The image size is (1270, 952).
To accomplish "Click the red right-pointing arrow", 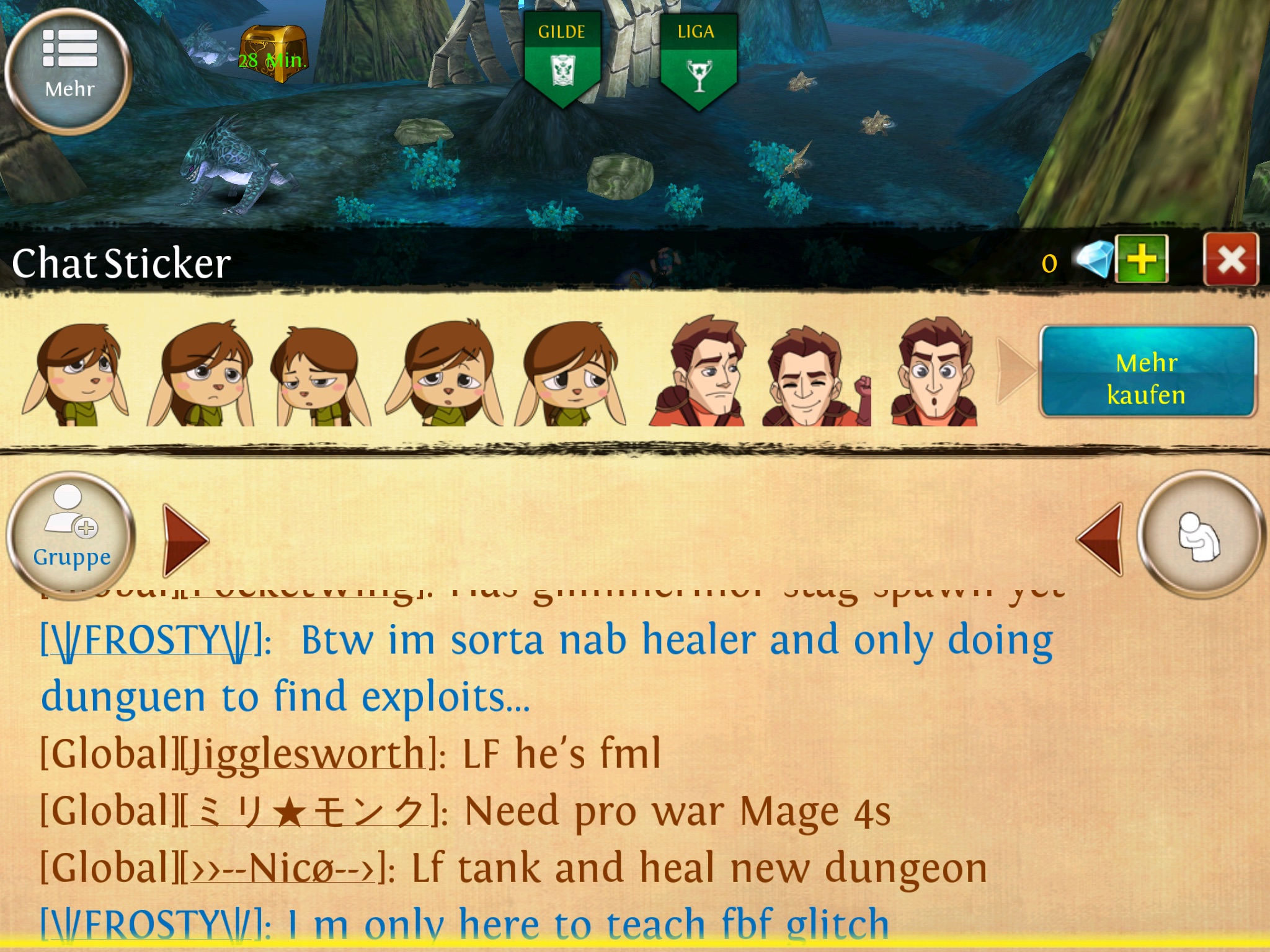I will (185, 540).
